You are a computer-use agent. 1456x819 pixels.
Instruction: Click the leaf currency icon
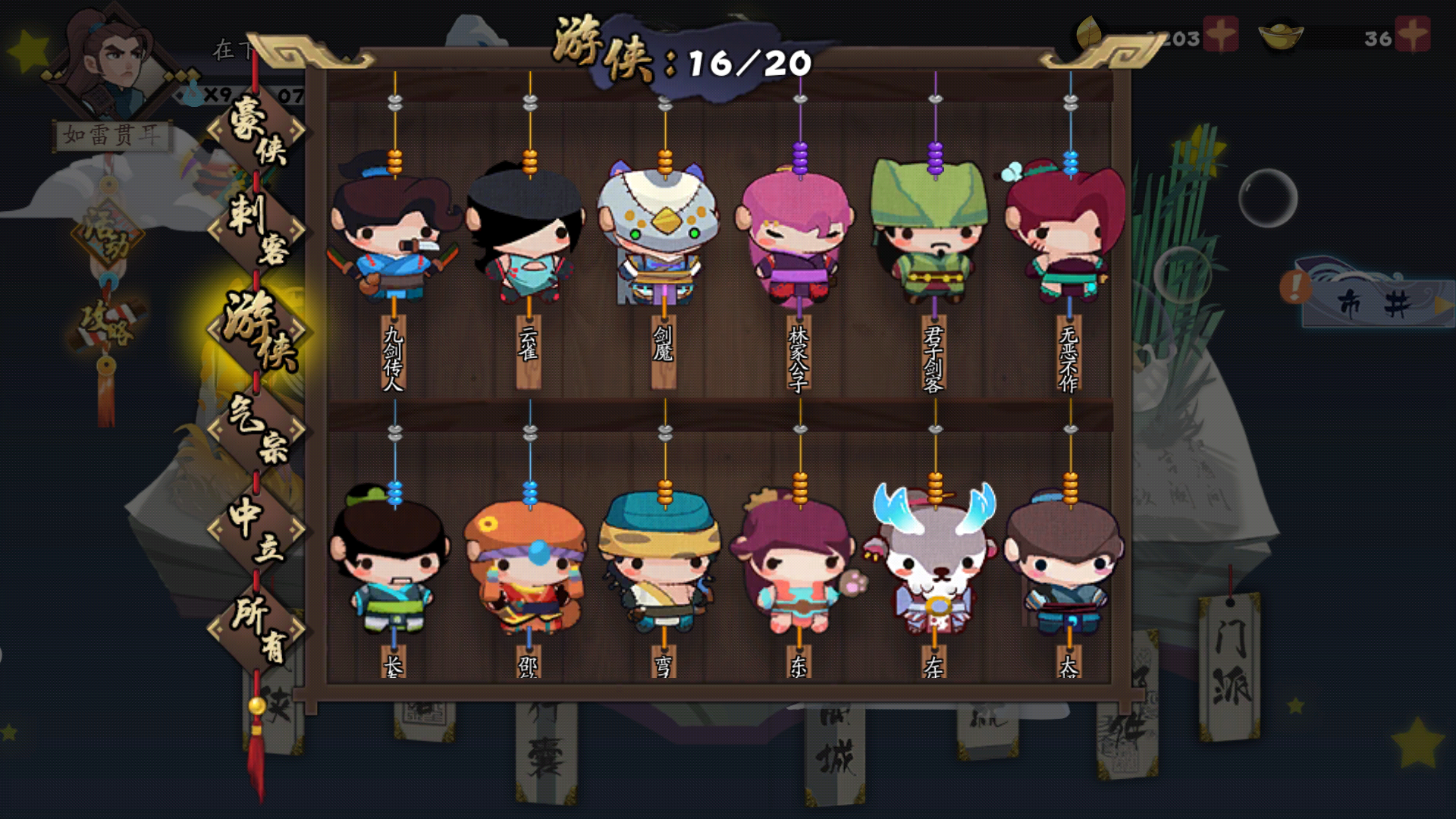pyautogui.click(x=1089, y=34)
